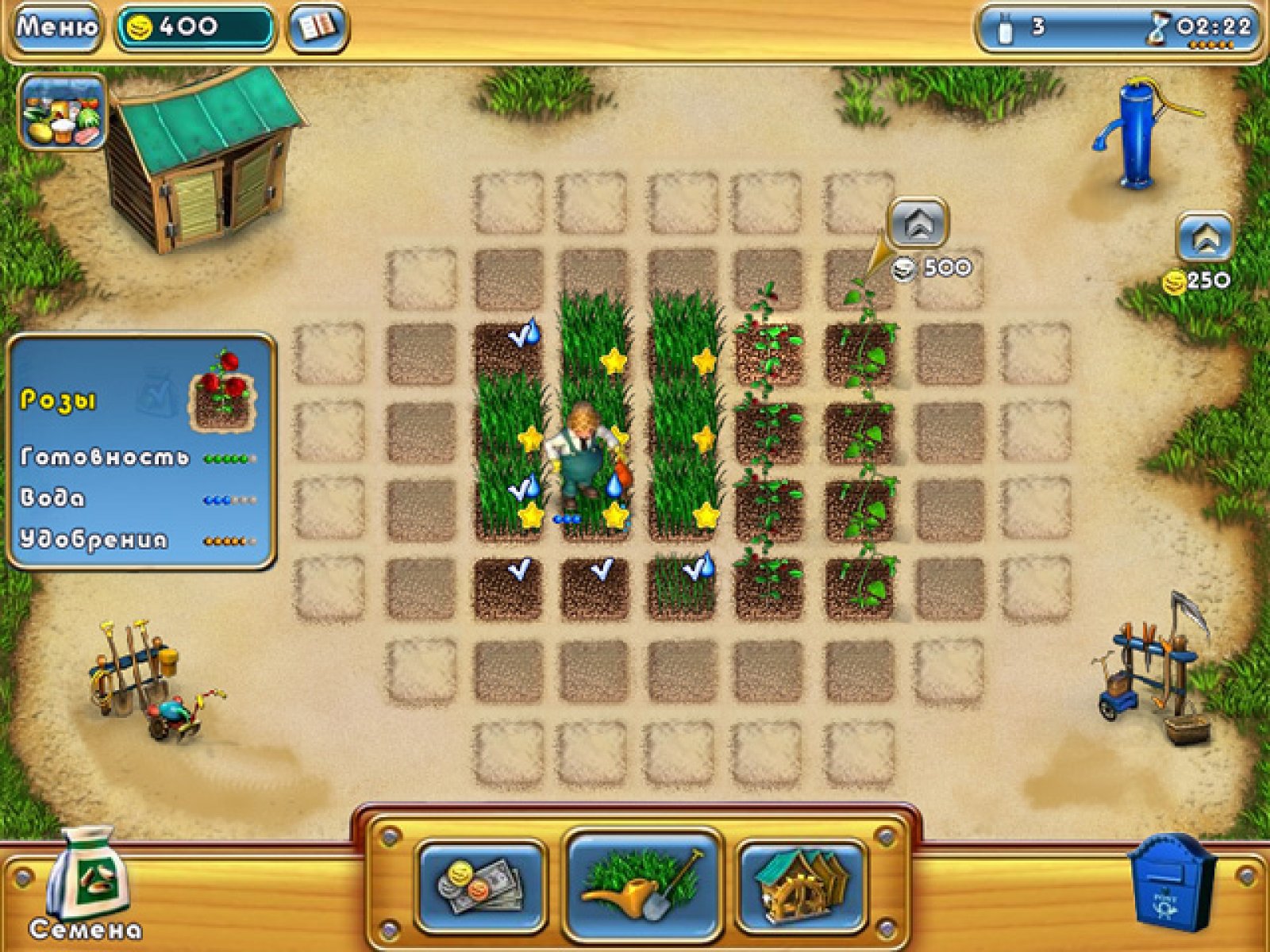The height and width of the screenshot is (952, 1270).
Task: Open the journal book icon
Action: click(x=317, y=28)
